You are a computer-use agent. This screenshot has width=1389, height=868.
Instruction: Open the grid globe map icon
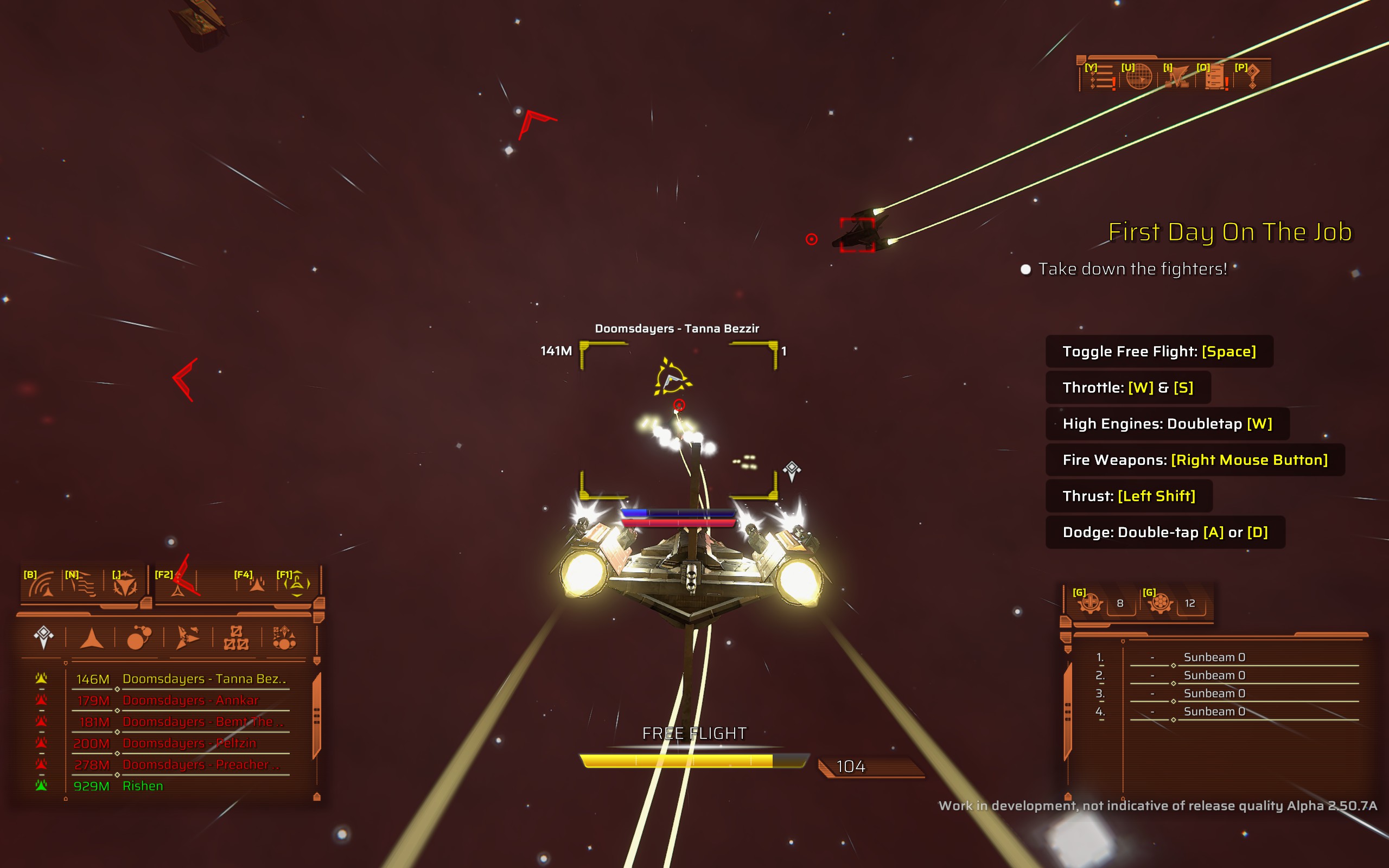(x=1138, y=77)
